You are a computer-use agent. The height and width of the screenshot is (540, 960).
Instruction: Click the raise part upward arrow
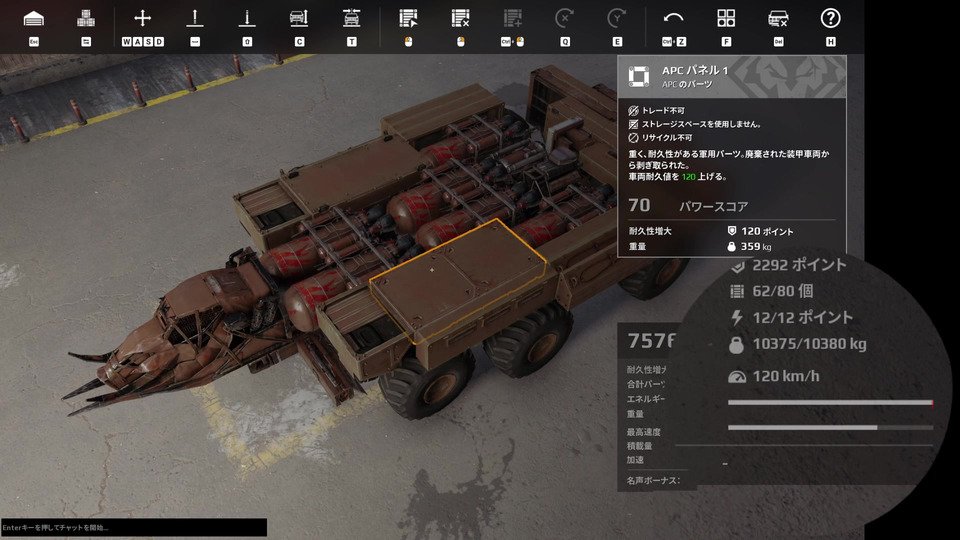(x=194, y=19)
